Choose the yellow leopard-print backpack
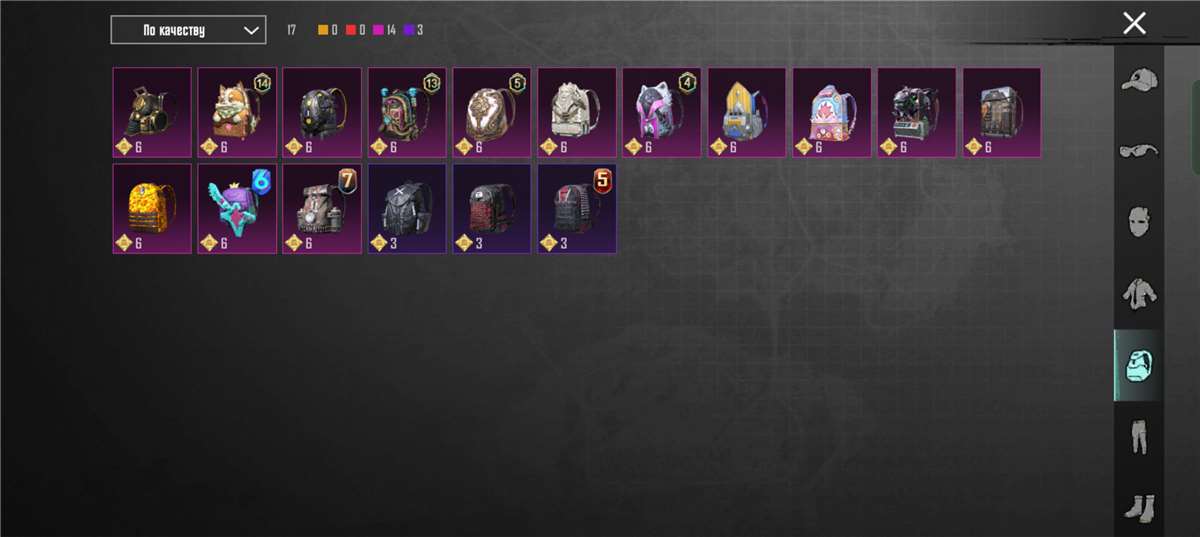 [152, 209]
